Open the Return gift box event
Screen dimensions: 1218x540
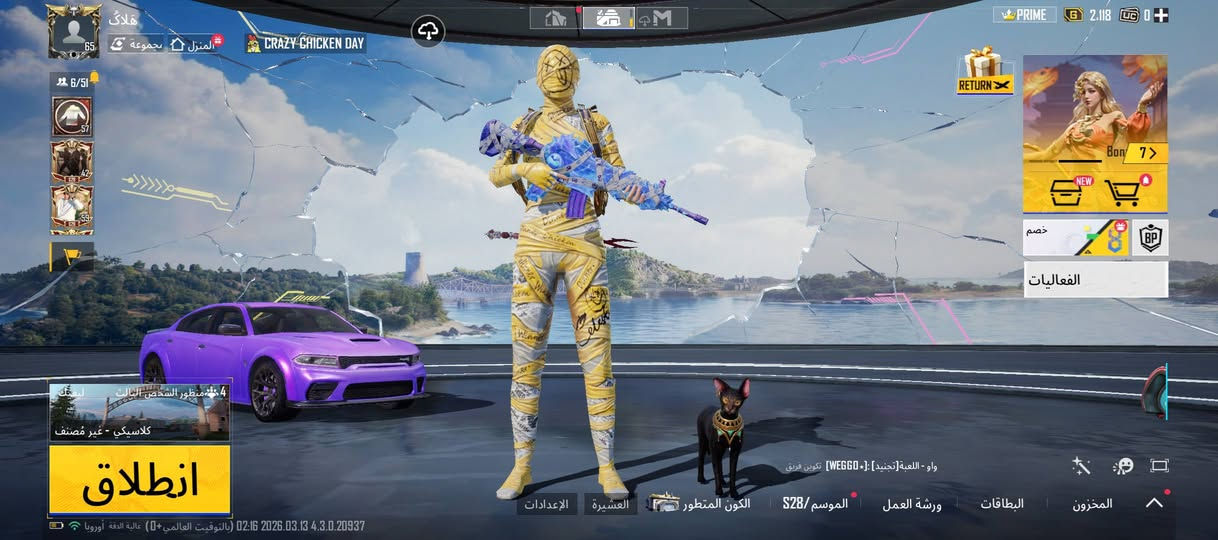coord(985,71)
